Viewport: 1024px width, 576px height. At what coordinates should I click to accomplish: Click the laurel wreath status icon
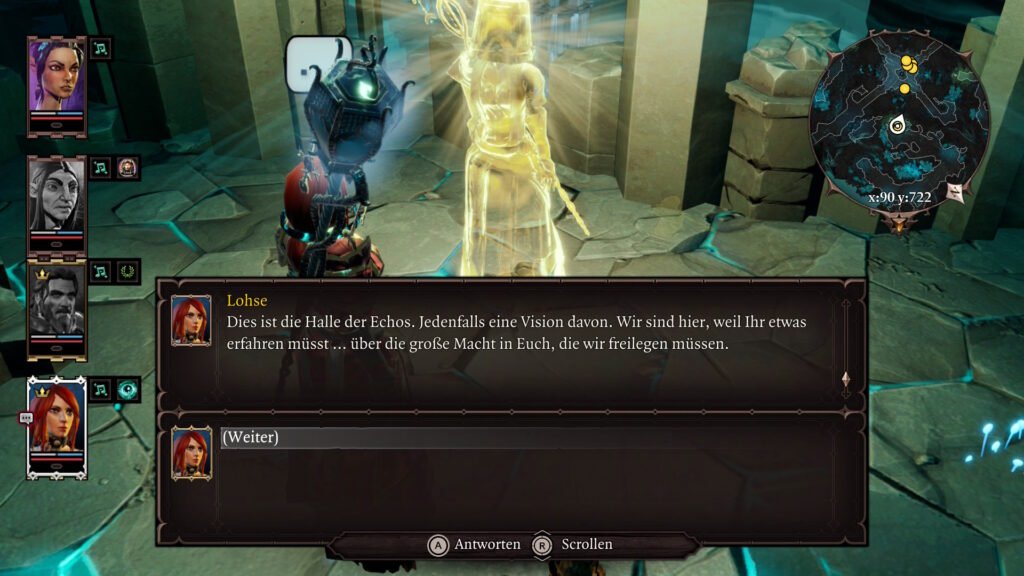(128, 271)
